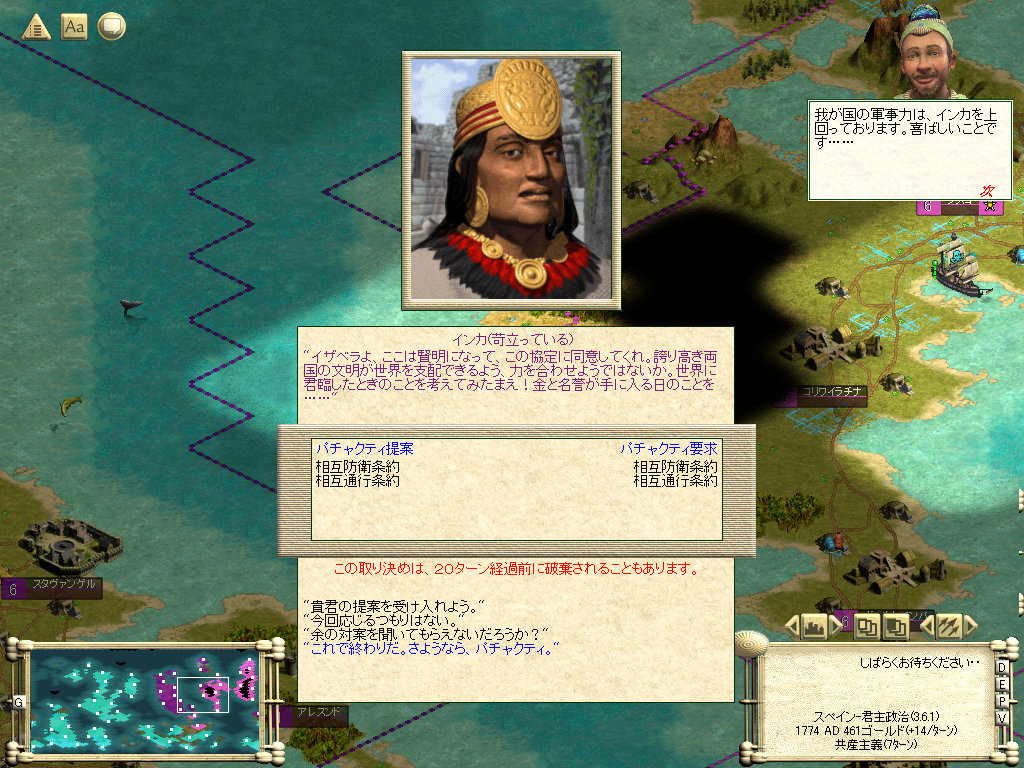Open the D advisor button
Screen dimensions: 1024x768
(x=1002, y=667)
